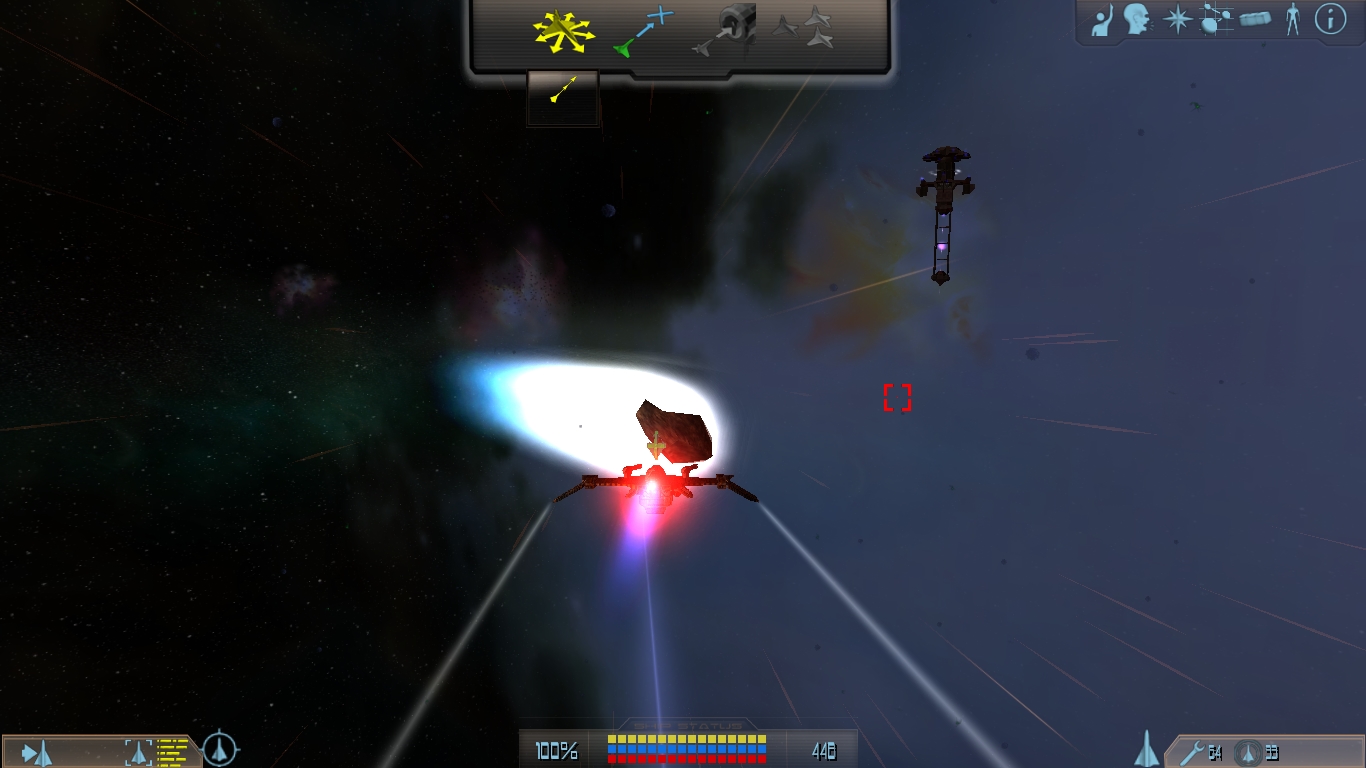Viewport: 1366px width, 768px height.
Task: Open the standing humanoid character screen
Action: tap(1292, 20)
